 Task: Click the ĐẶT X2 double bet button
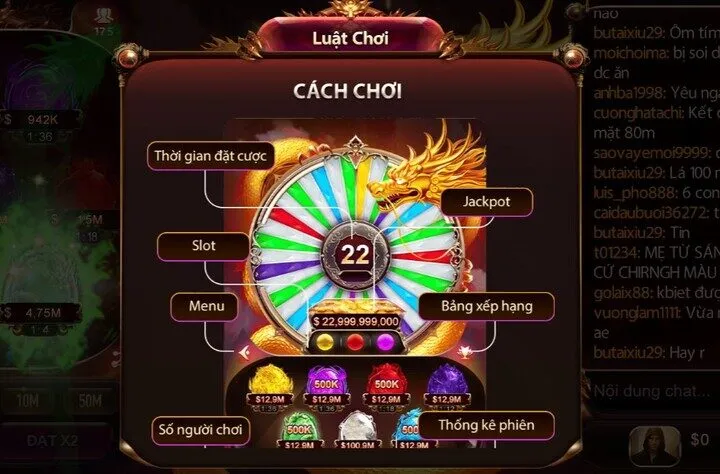[x=53, y=440]
